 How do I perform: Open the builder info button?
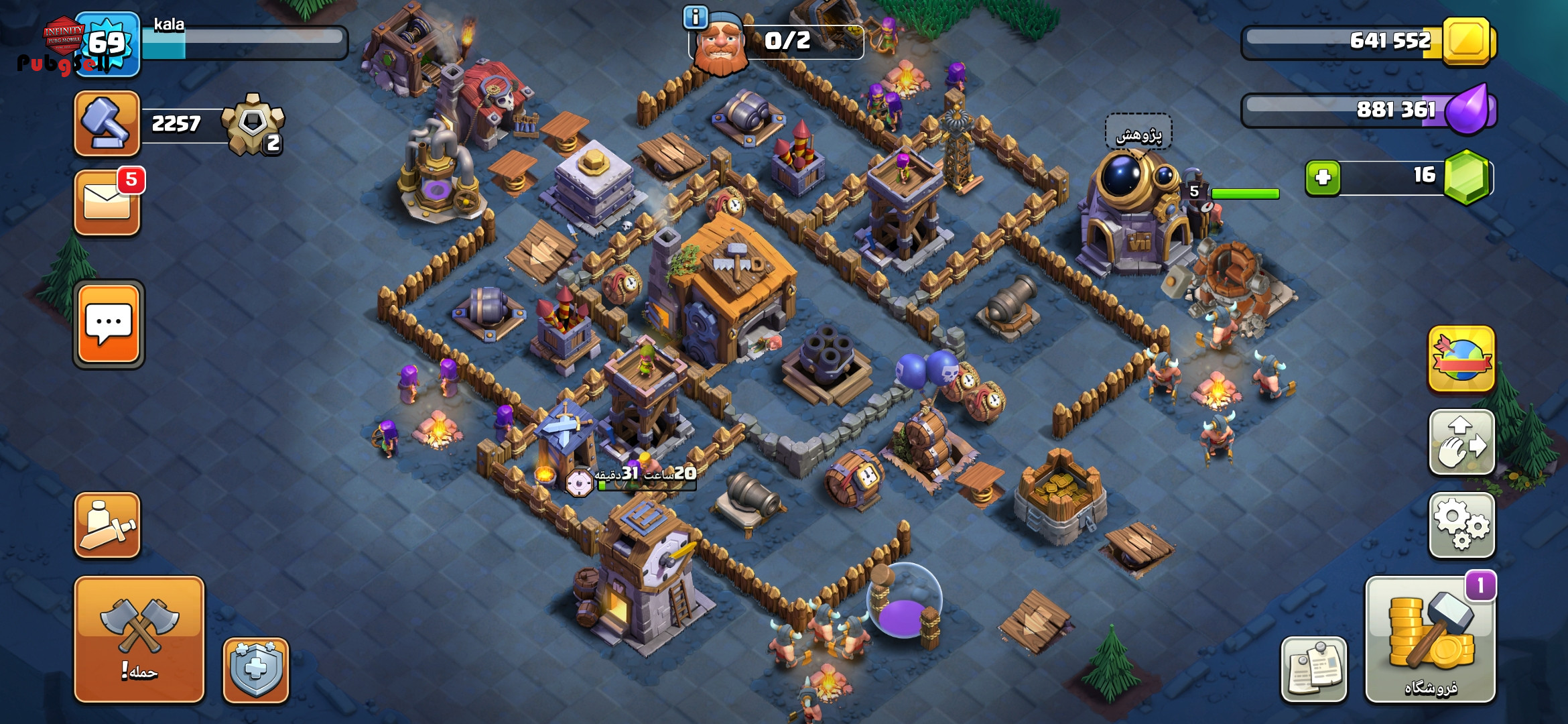coord(696,17)
